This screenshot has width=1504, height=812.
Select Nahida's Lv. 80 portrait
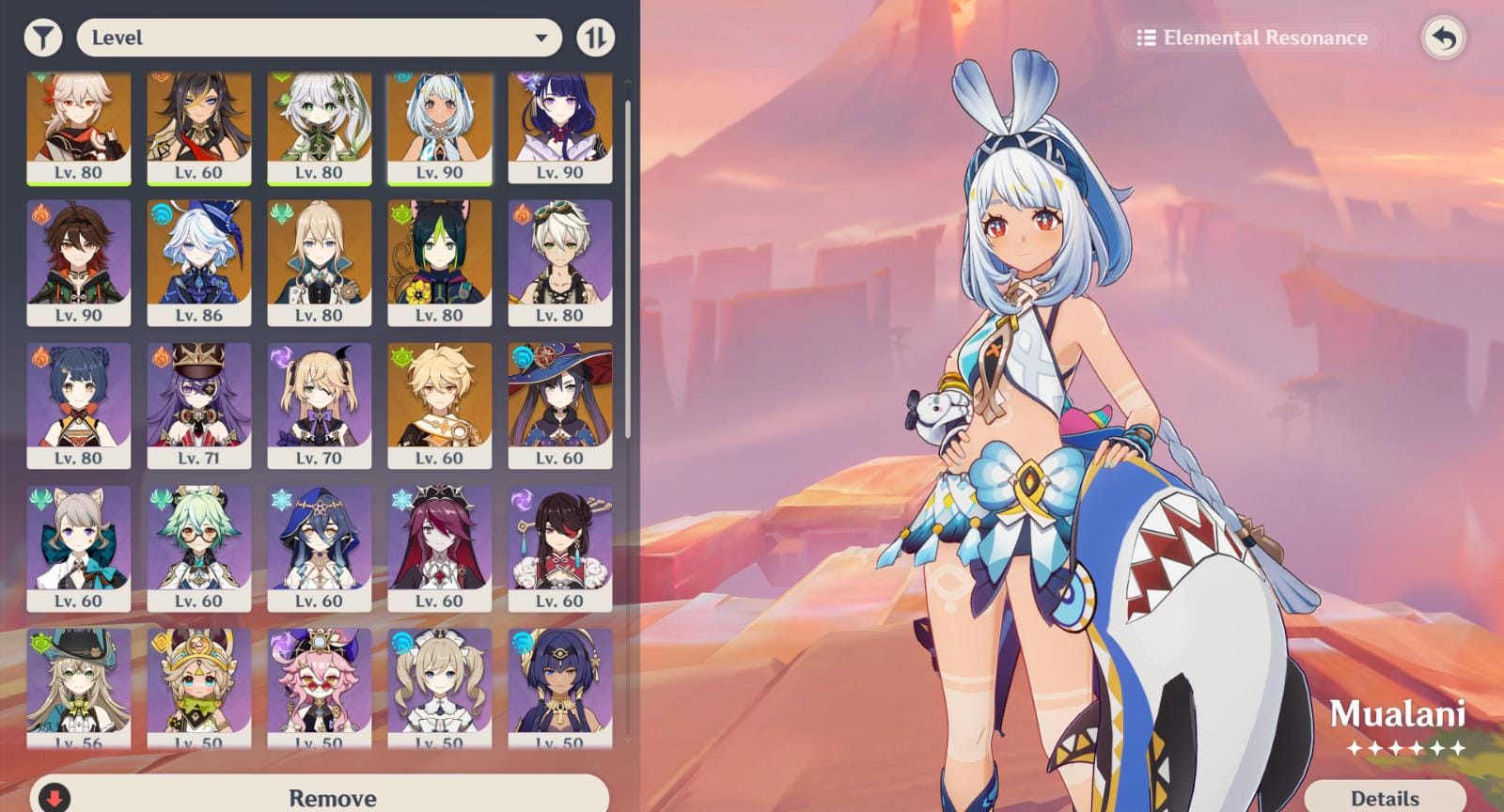pyautogui.click(x=320, y=125)
